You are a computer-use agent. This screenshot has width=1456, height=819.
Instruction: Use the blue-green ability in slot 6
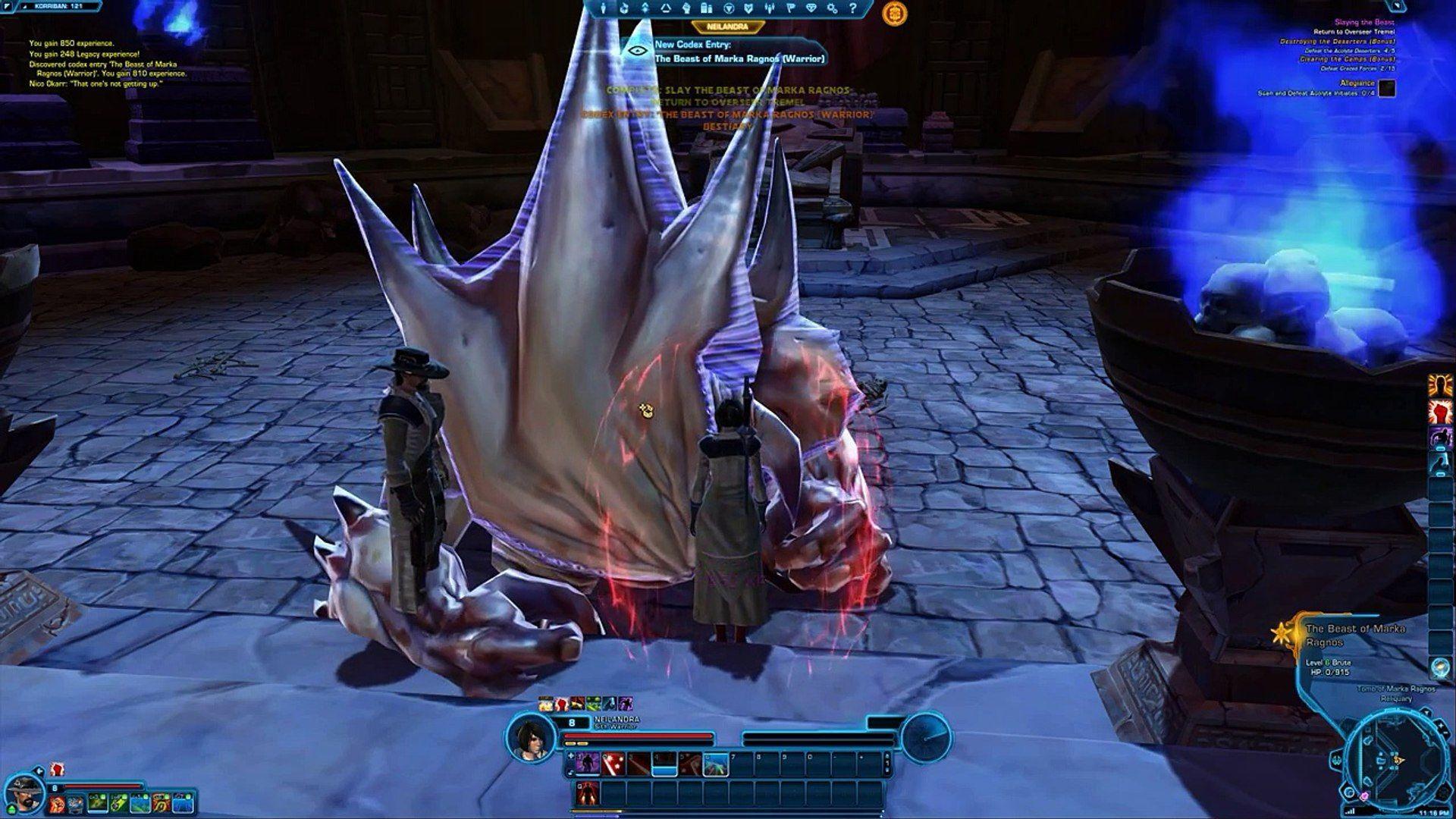click(x=716, y=764)
